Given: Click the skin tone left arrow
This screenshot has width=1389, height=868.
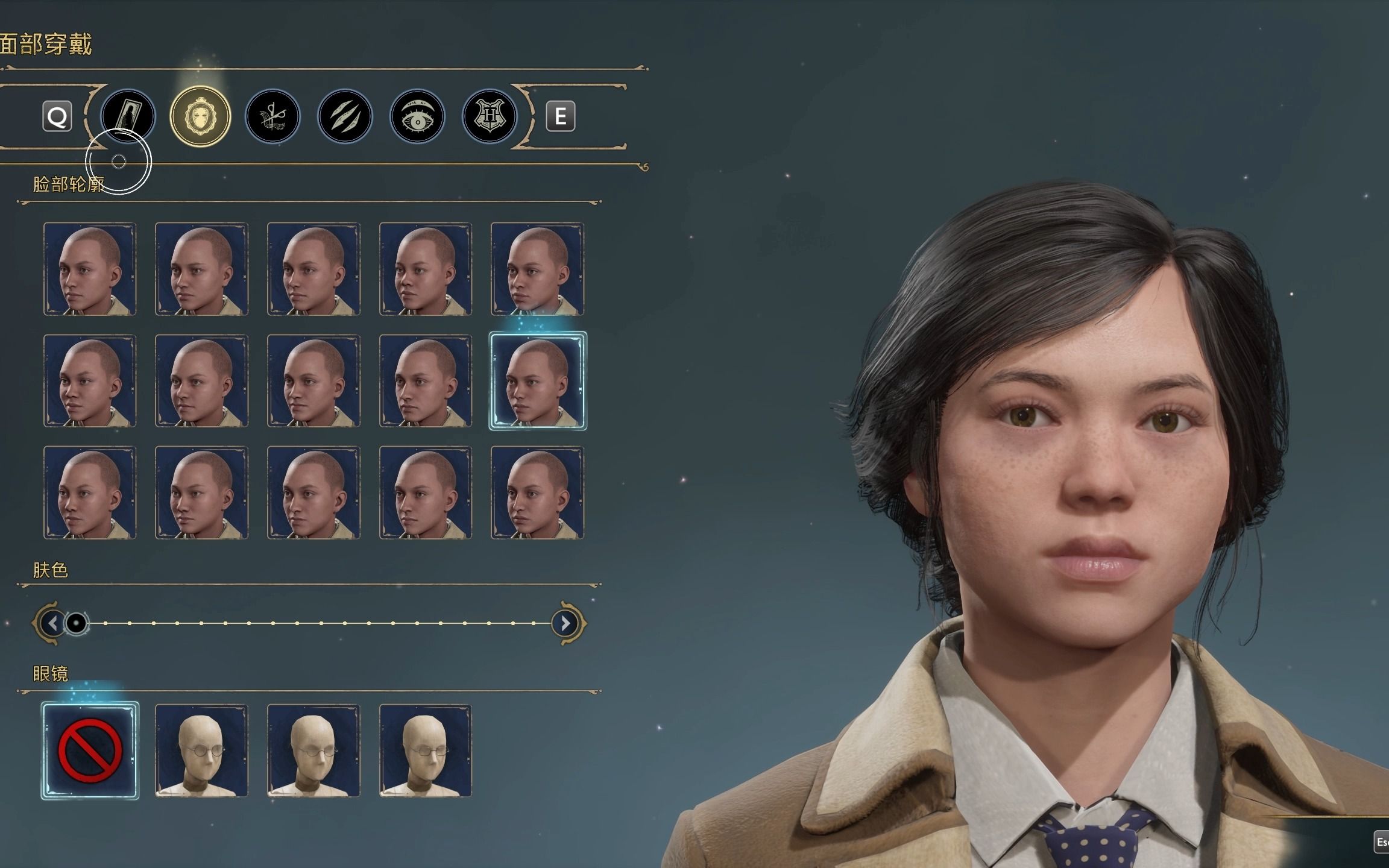Looking at the screenshot, I should [x=52, y=623].
